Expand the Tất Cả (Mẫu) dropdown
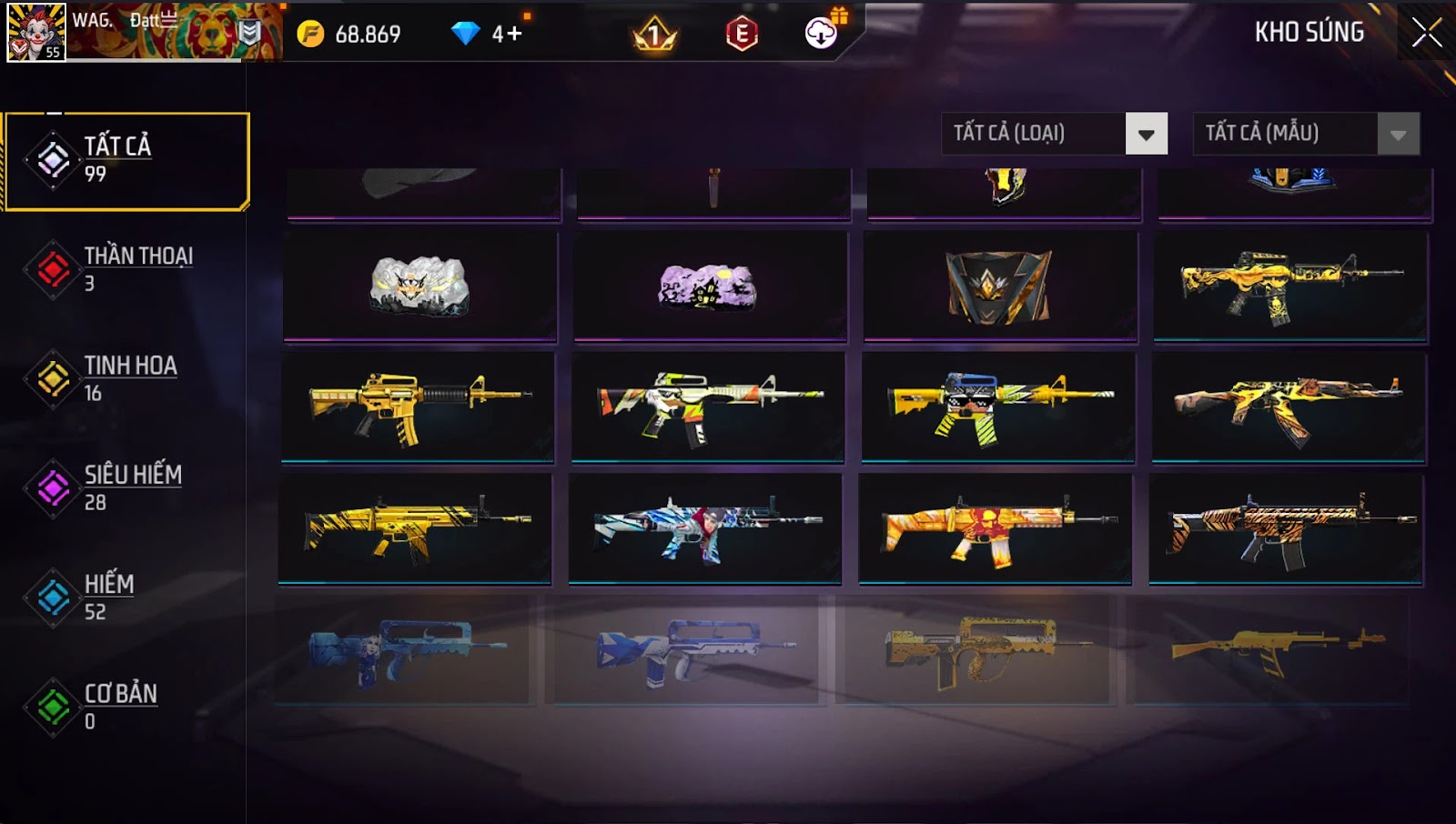The image size is (1456, 824). tap(1398, 135)
